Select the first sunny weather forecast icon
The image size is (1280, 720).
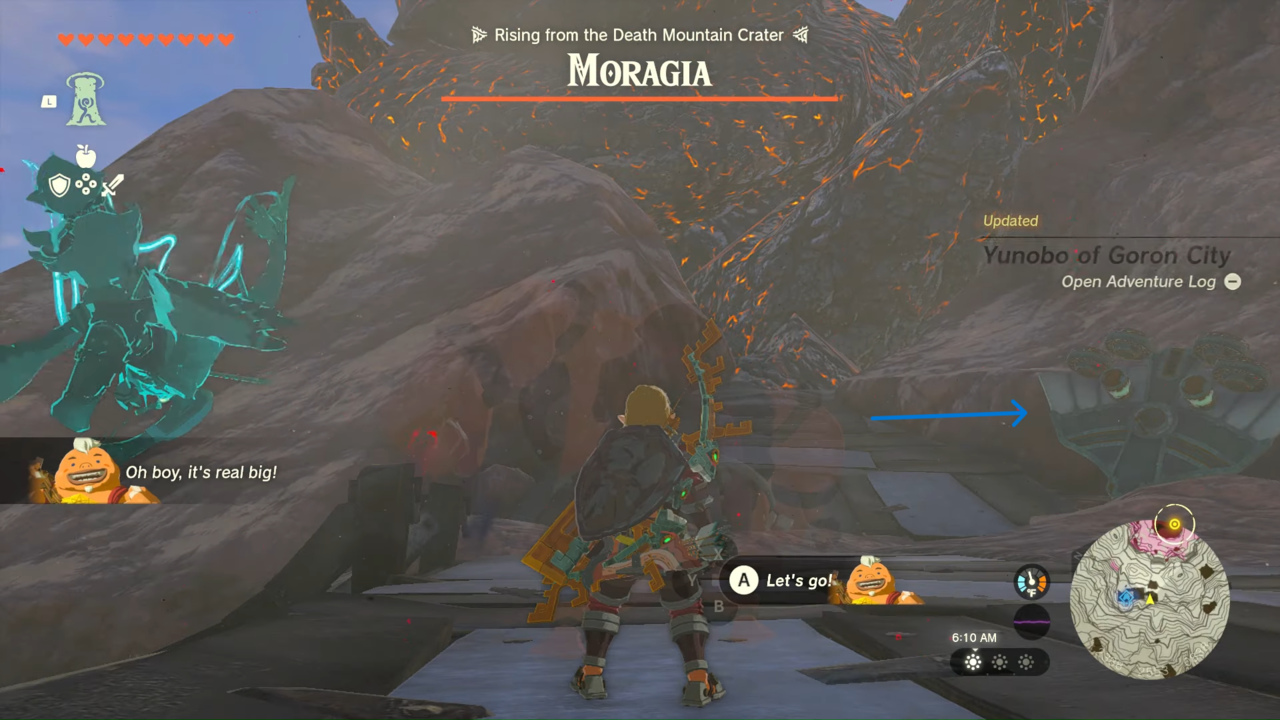[973, 662]
